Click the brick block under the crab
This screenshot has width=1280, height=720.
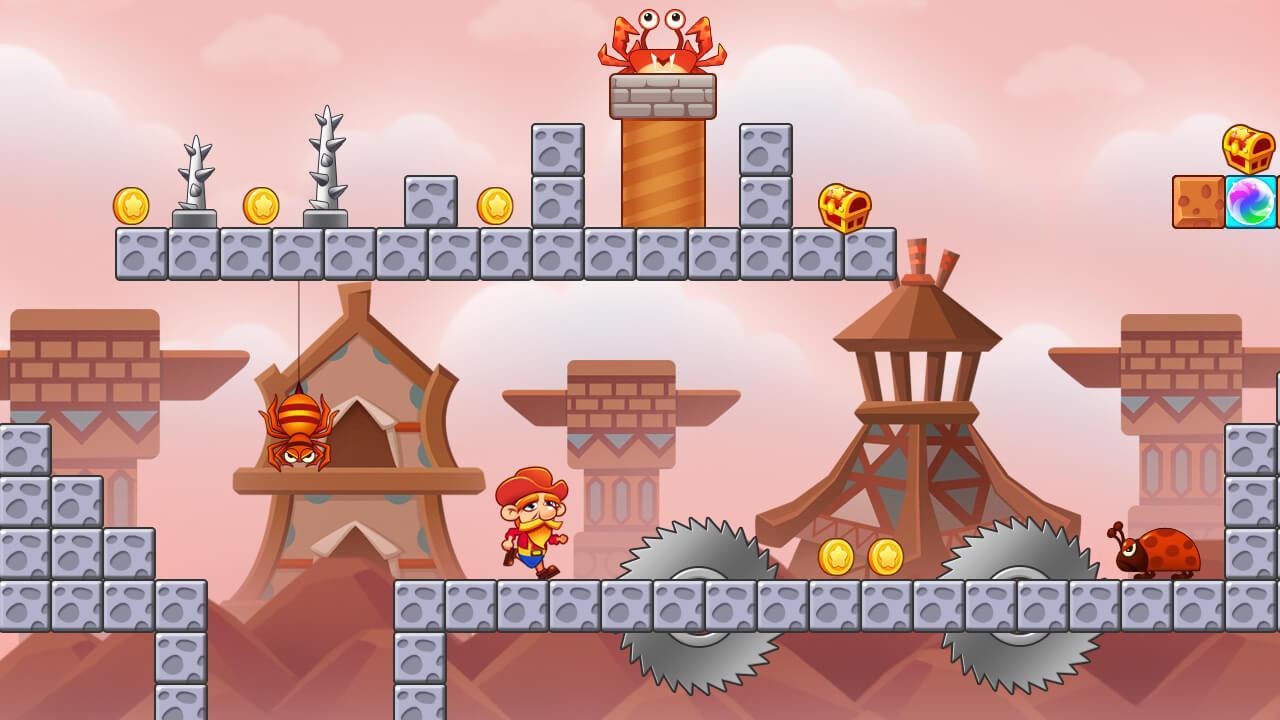click(x=660, y=95)
